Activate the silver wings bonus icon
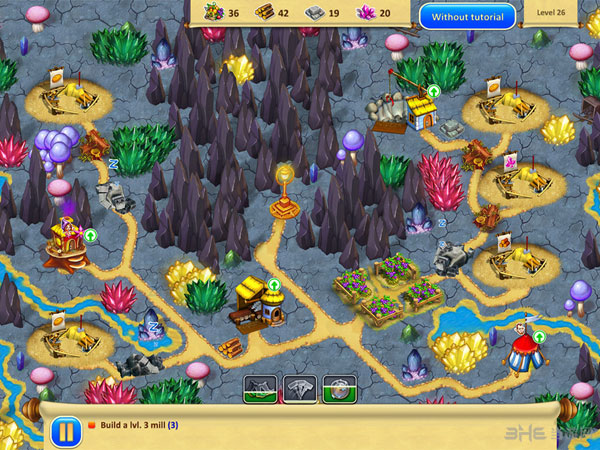 [300, 389]
